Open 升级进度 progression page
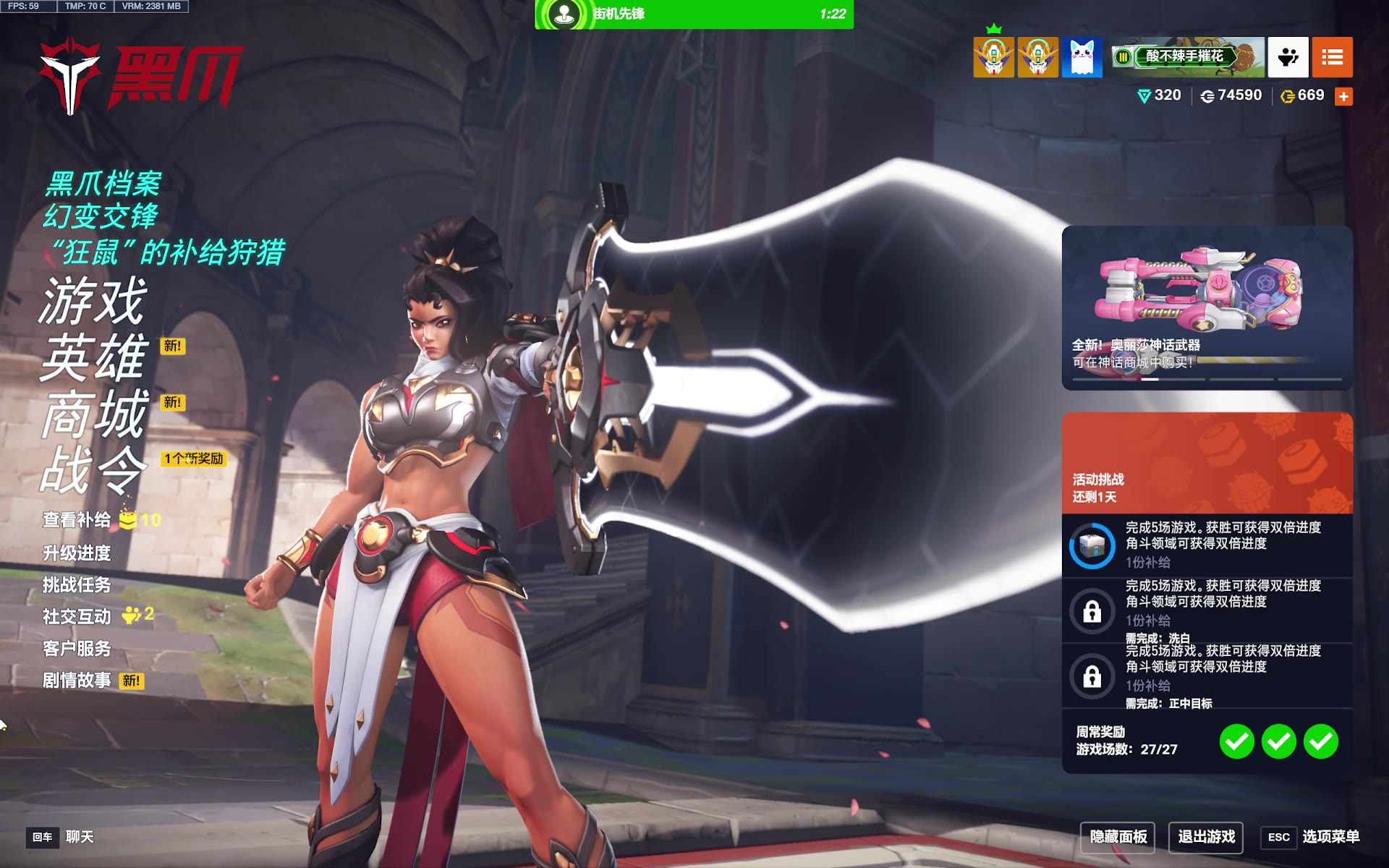The image size is (1389, 868). (x=77, y=553)
